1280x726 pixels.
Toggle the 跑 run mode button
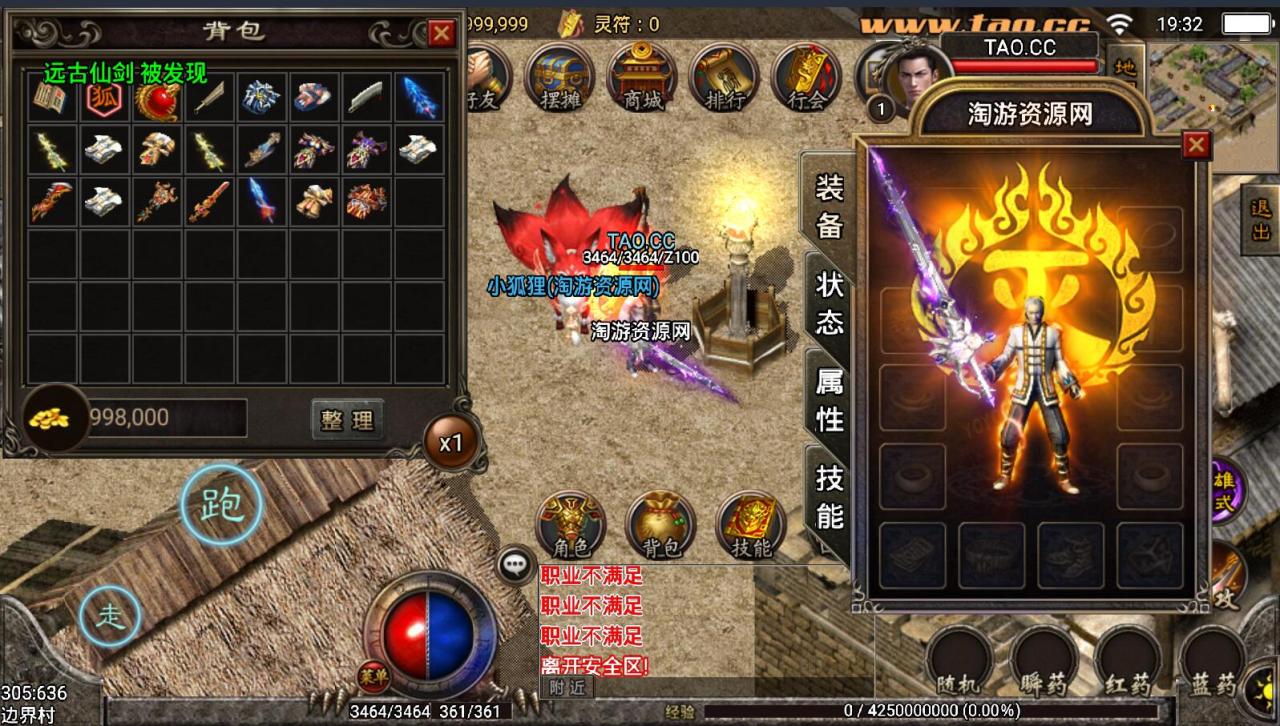222,505
